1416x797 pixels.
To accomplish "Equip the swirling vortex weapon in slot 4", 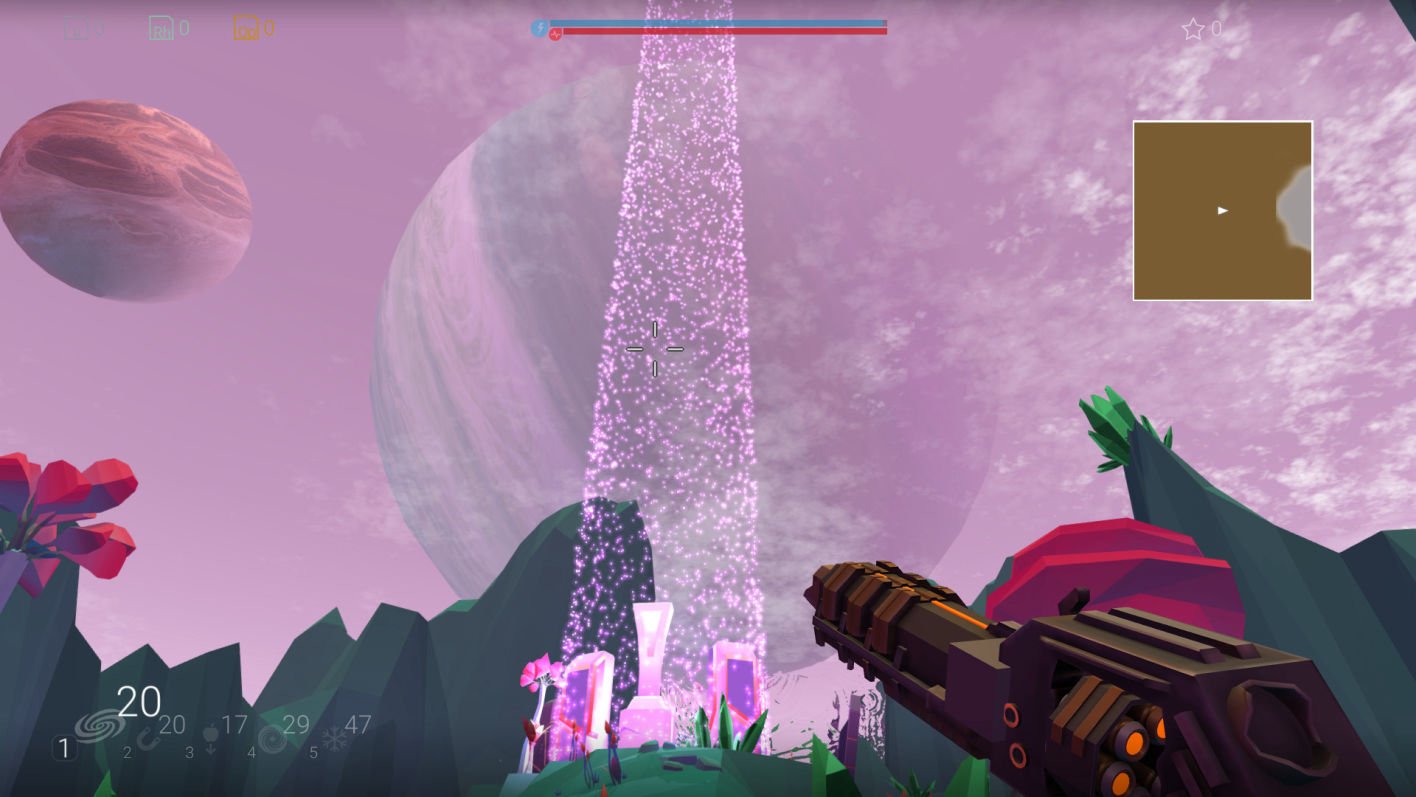I will pyautogui.click(x=271, y=739).
